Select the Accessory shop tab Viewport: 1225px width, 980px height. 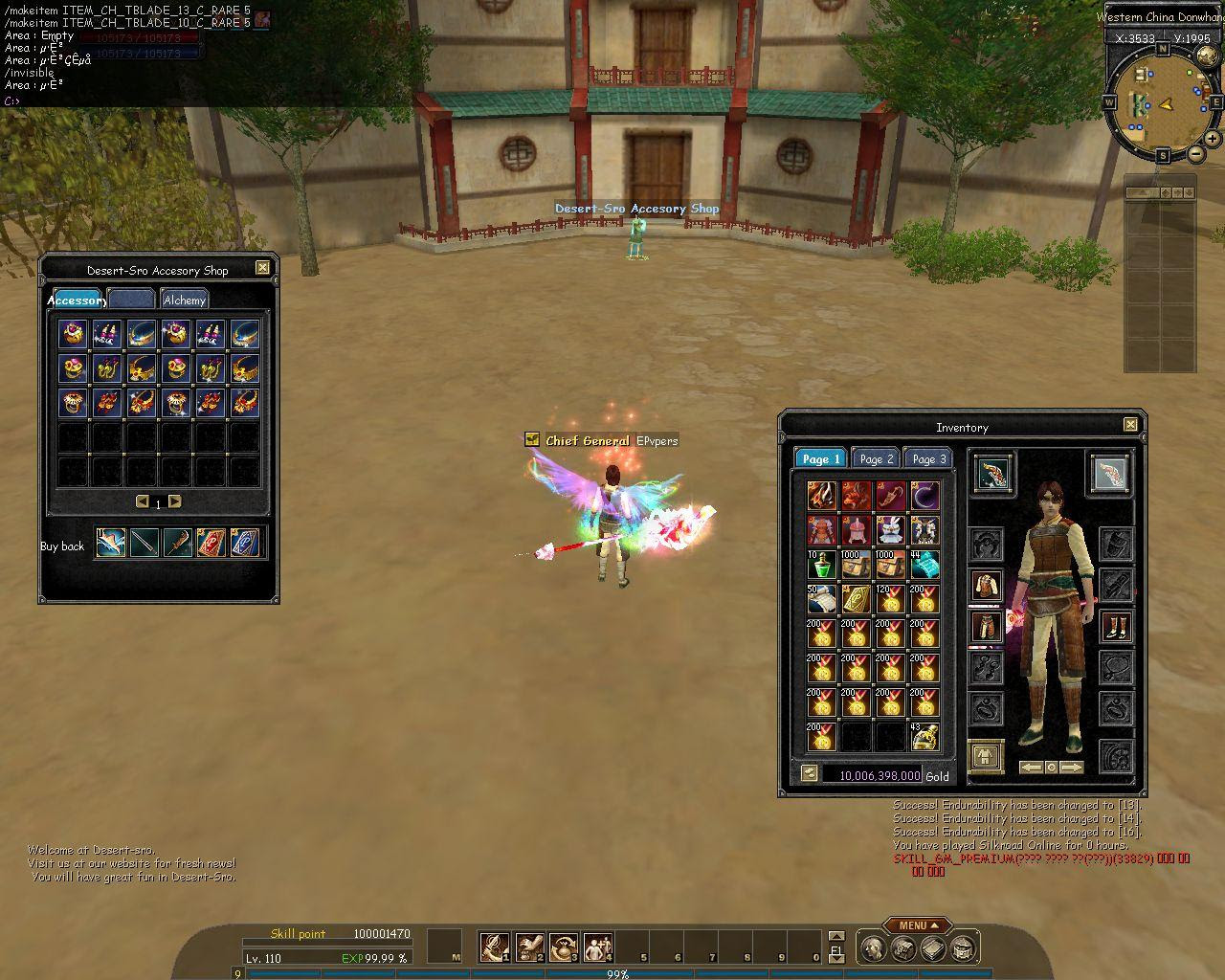[x=77, y=300]
